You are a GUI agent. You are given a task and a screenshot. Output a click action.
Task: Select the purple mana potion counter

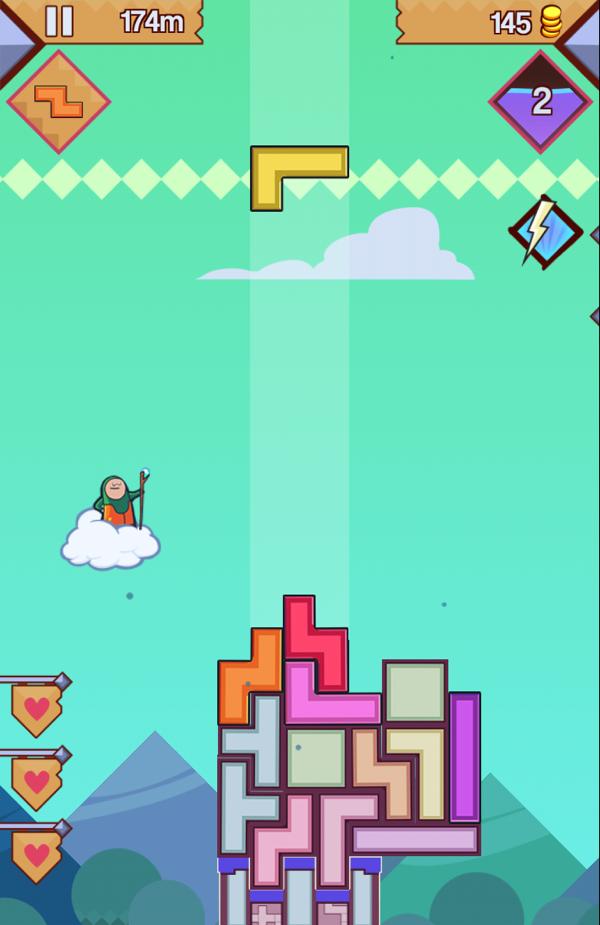(x=540, y=101)
